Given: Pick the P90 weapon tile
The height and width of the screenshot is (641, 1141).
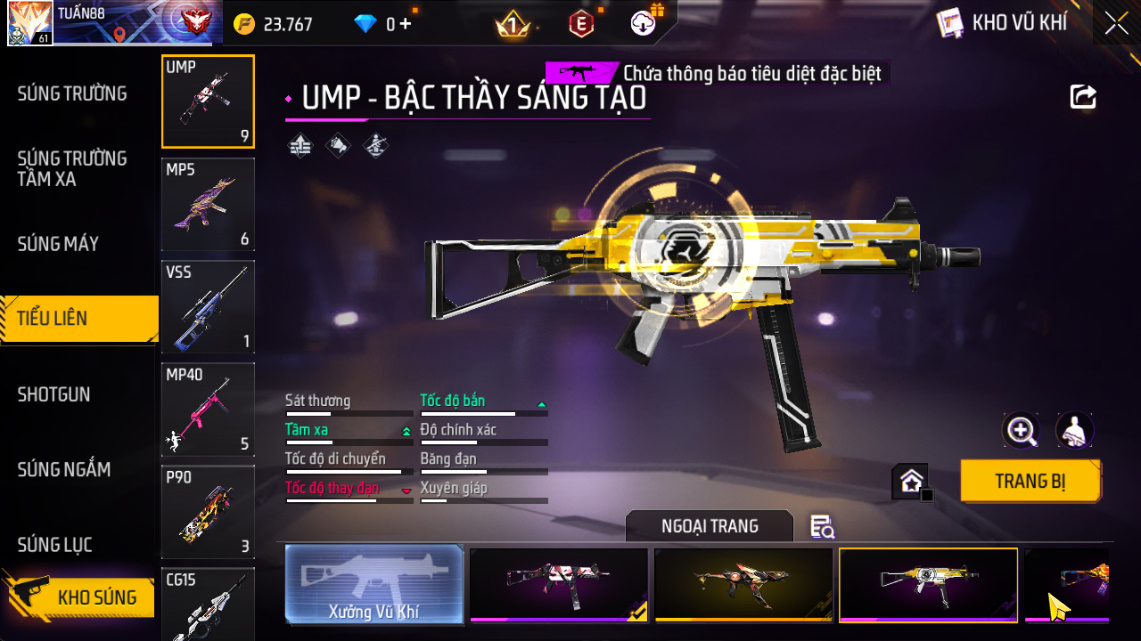Looking at the screenshot, I should coord(208,511).
